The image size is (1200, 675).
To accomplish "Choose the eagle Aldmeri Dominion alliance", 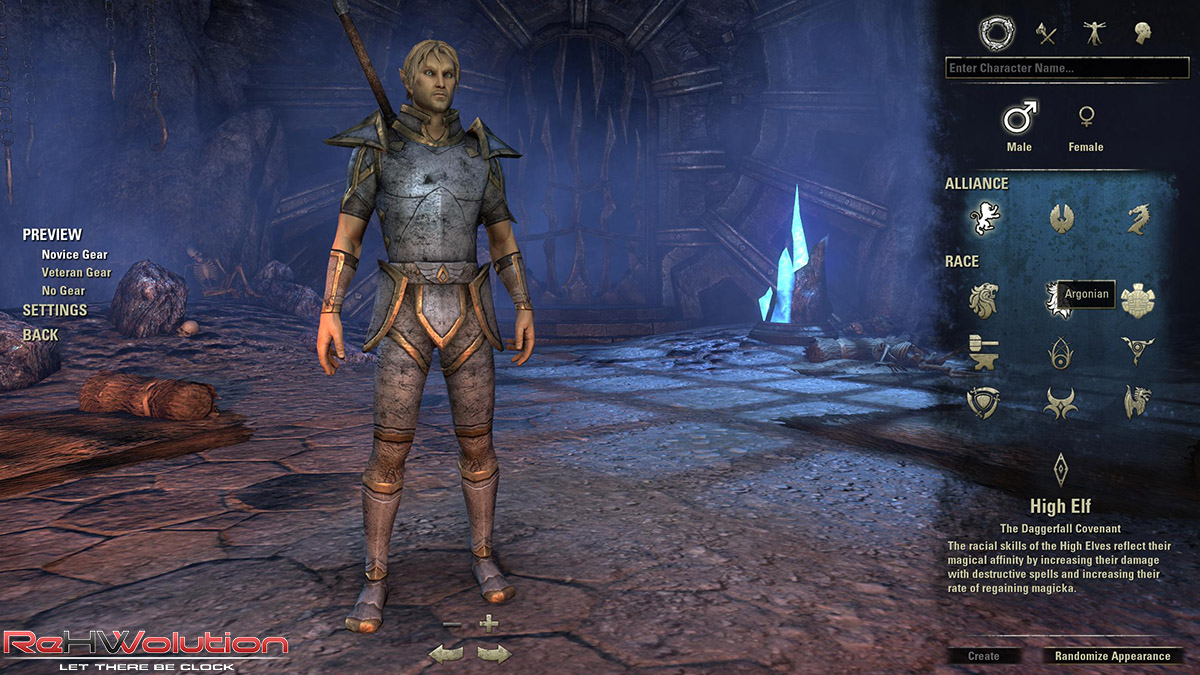I will pyautogui.click(x=1061, y=217).
